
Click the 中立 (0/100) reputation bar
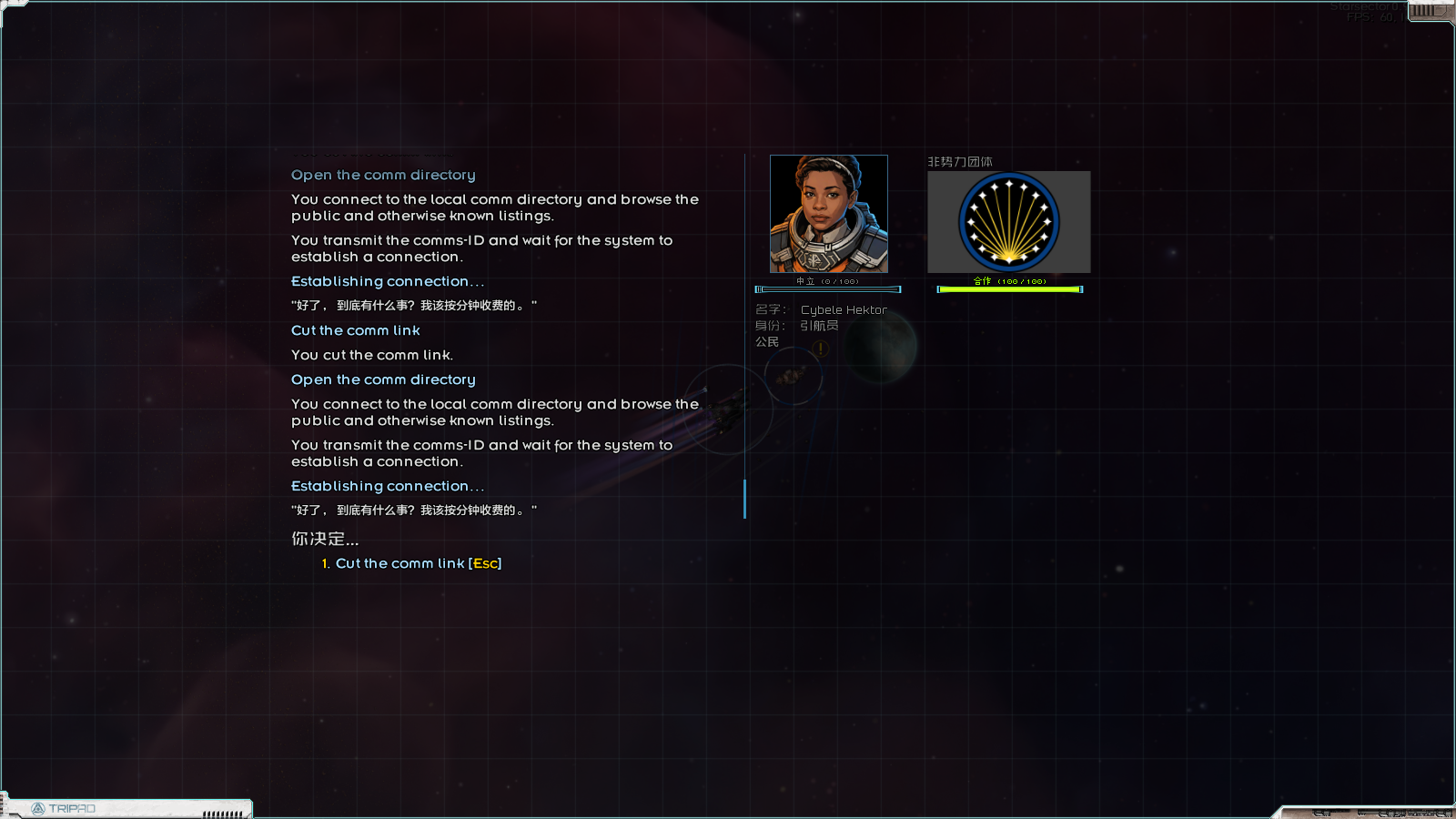coord(828,288)
